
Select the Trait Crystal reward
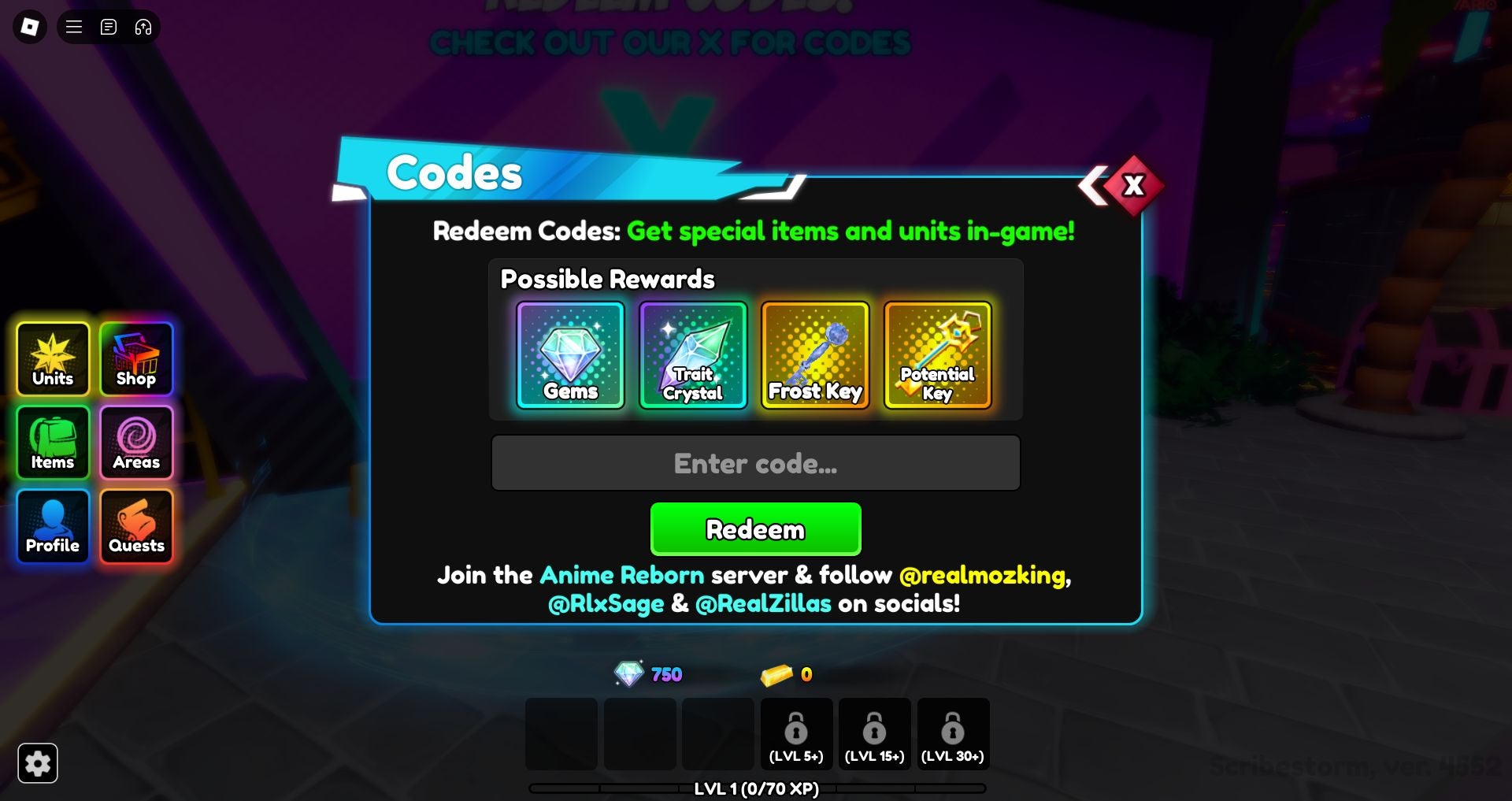click(692, 355)
